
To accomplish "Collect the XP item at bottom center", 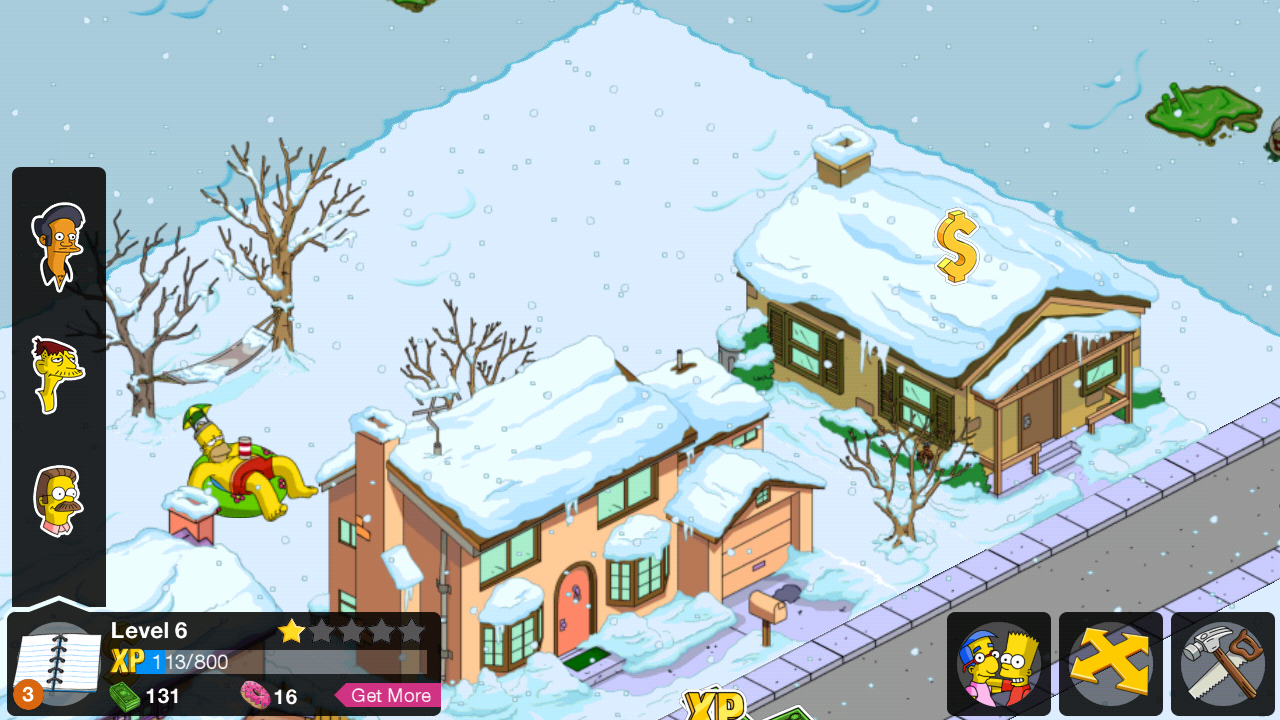I will pos(713,707).
